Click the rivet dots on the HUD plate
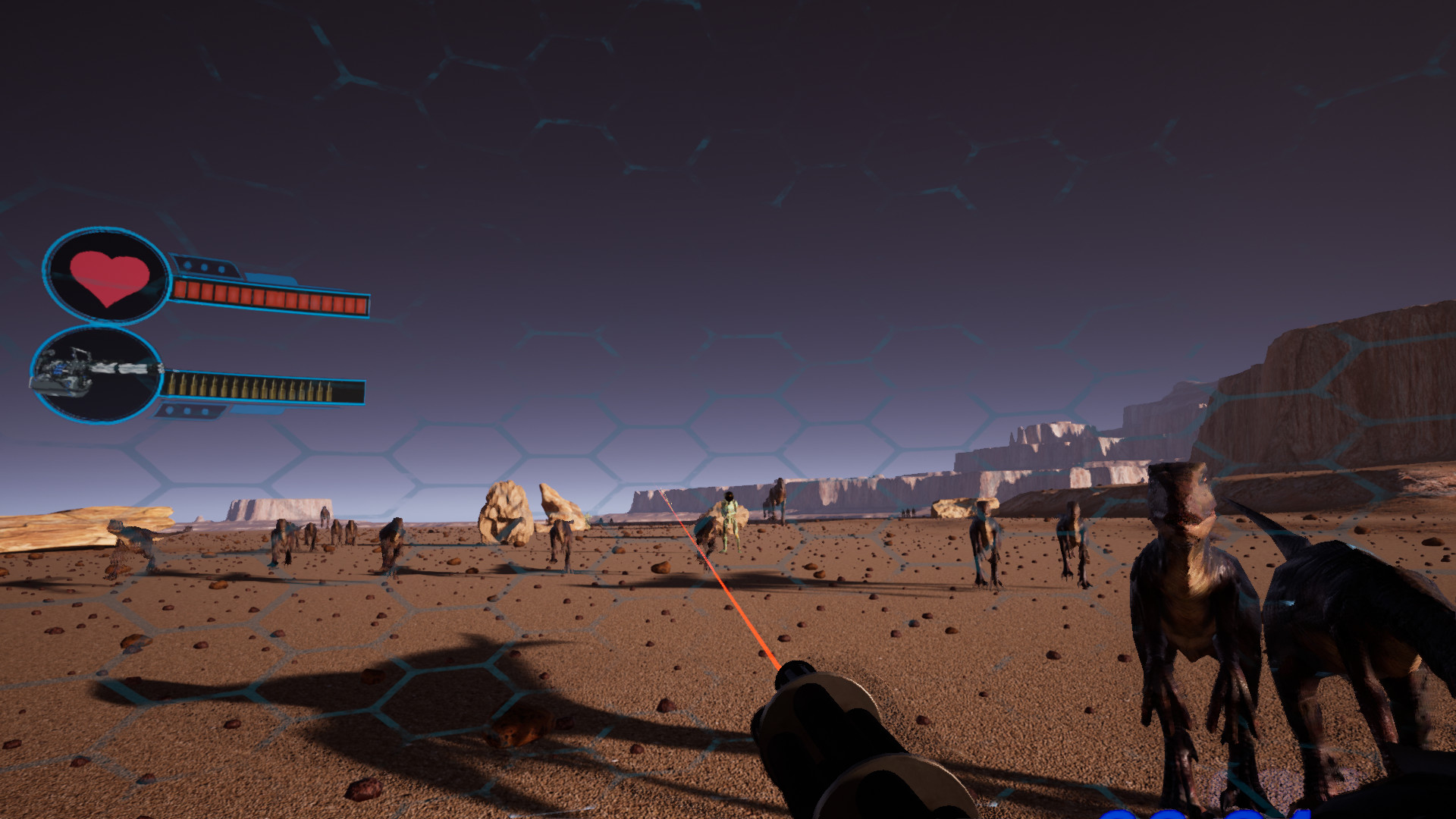The image size is (1456, 819). coord(203,266)
